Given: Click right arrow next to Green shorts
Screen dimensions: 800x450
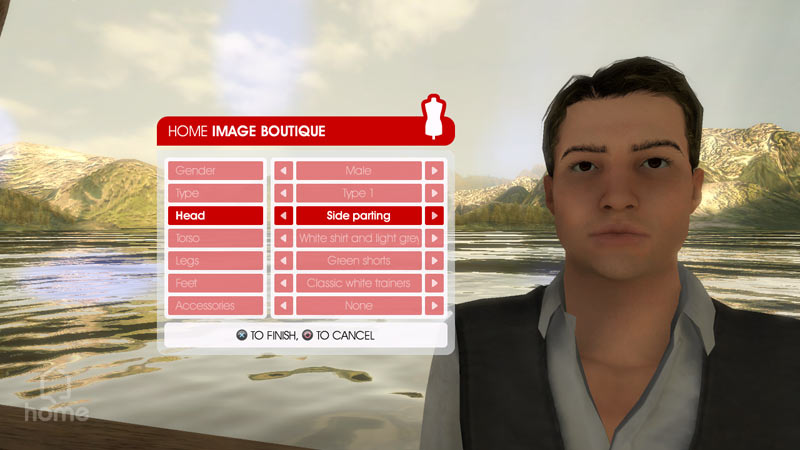Looking at the screenshot, I should coord(434,260).
